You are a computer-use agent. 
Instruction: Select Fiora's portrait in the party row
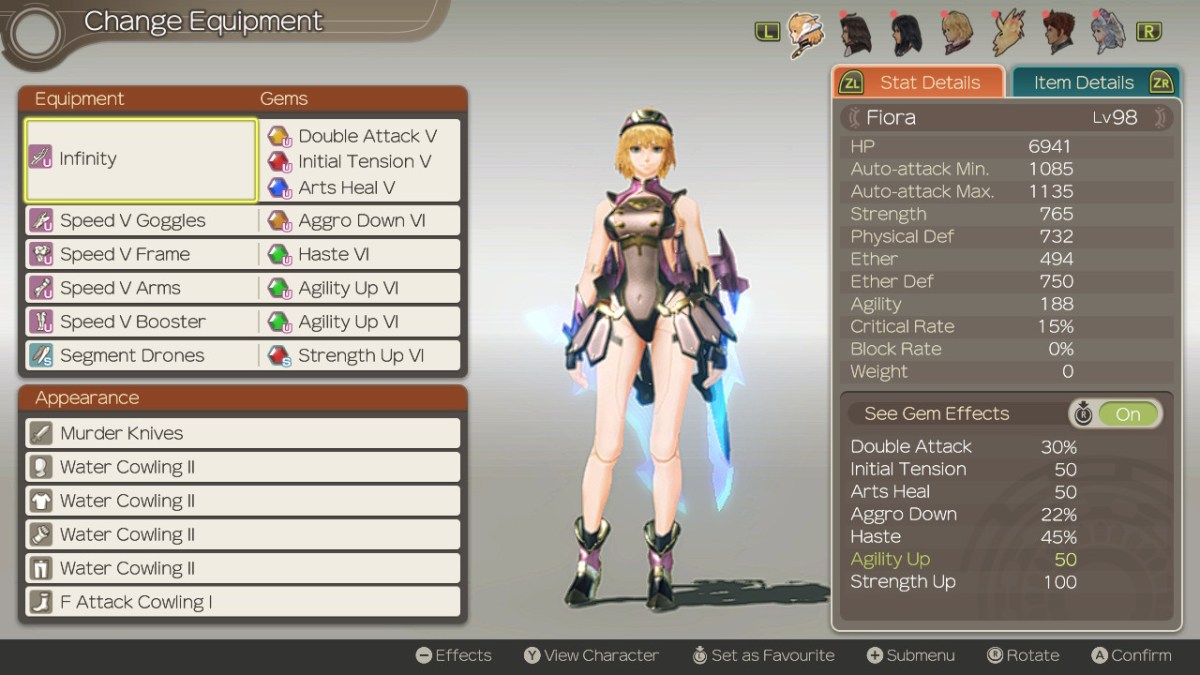pyautogui.click(x=805, y=33)
